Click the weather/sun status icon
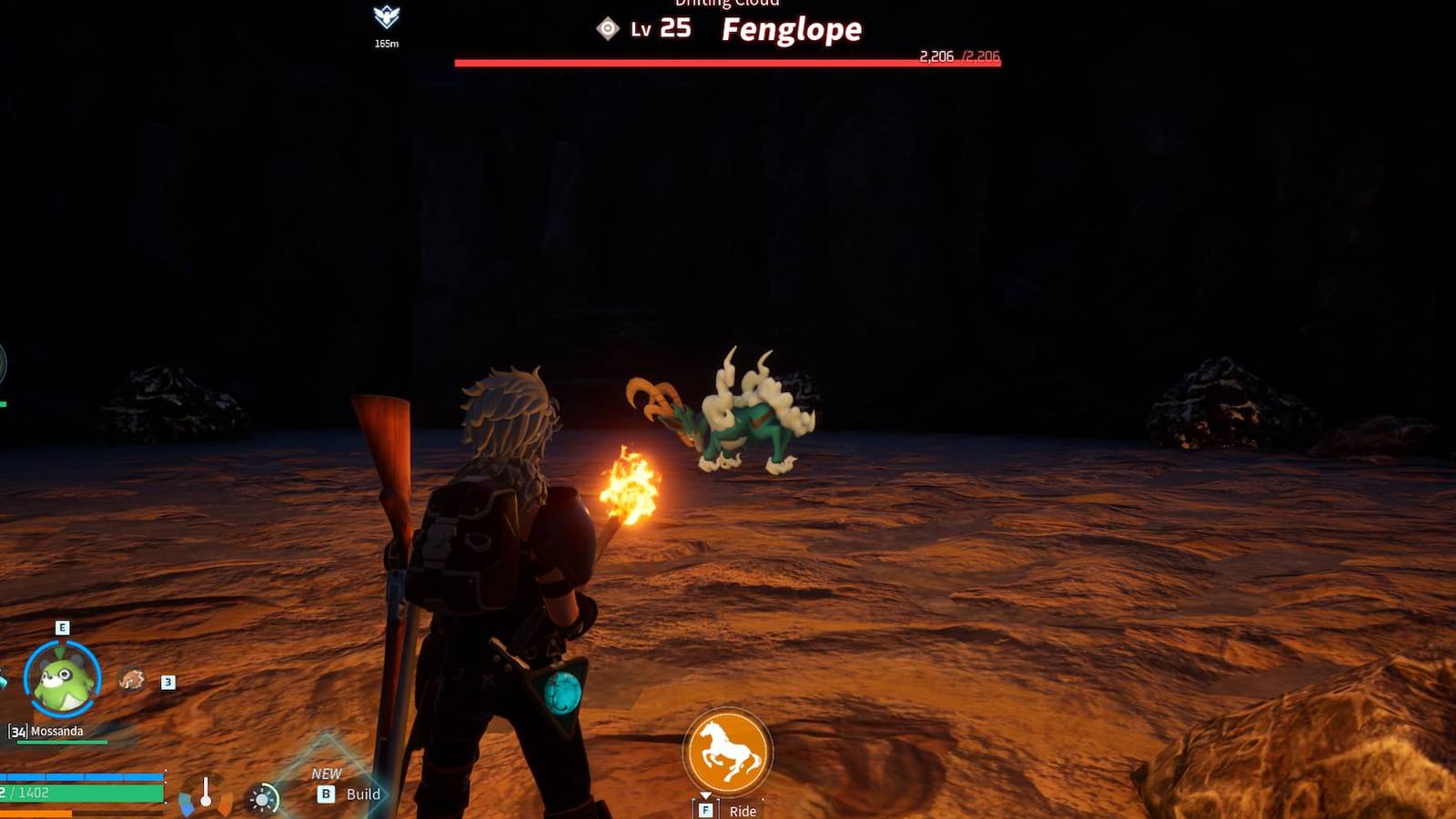The width and height of the screenshot is (1456, 819). (263, 796)
